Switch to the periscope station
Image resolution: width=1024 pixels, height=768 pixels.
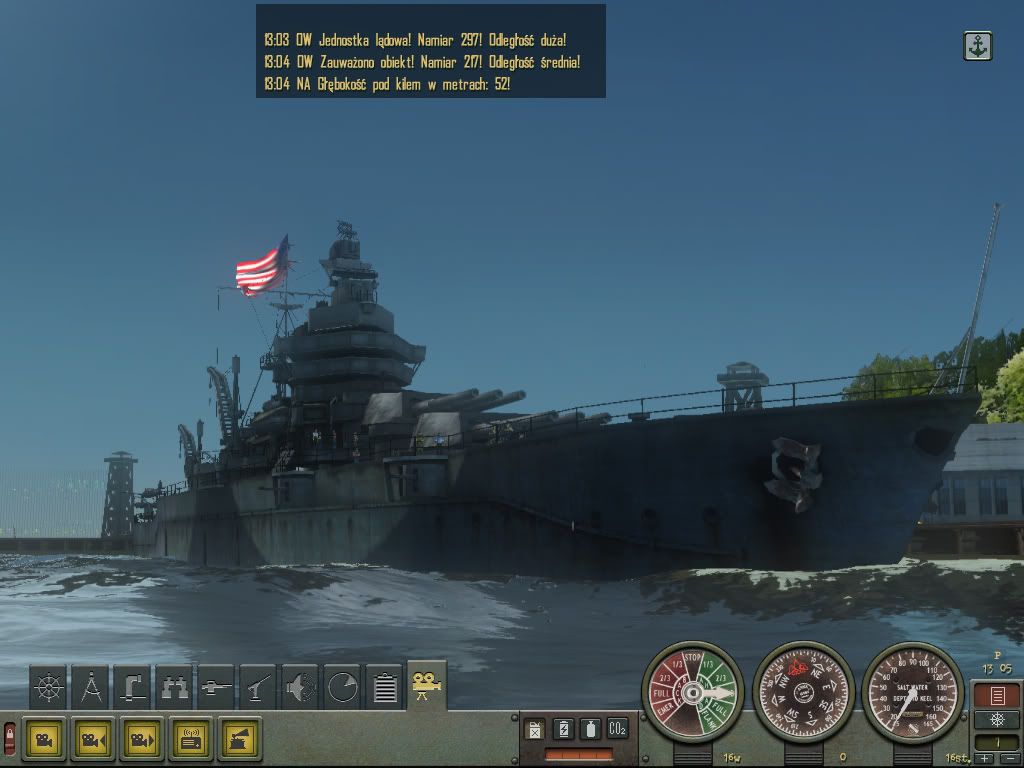[x=132, y=686]
